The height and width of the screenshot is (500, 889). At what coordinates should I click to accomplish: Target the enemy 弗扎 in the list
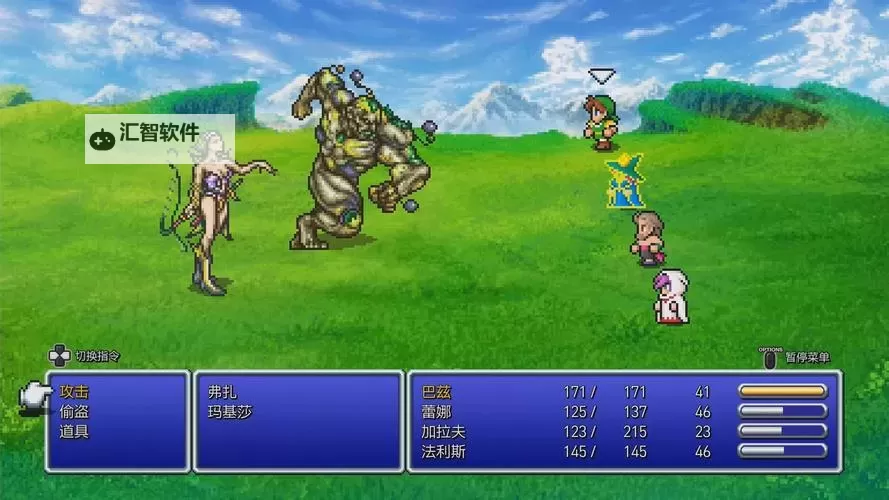222,391
